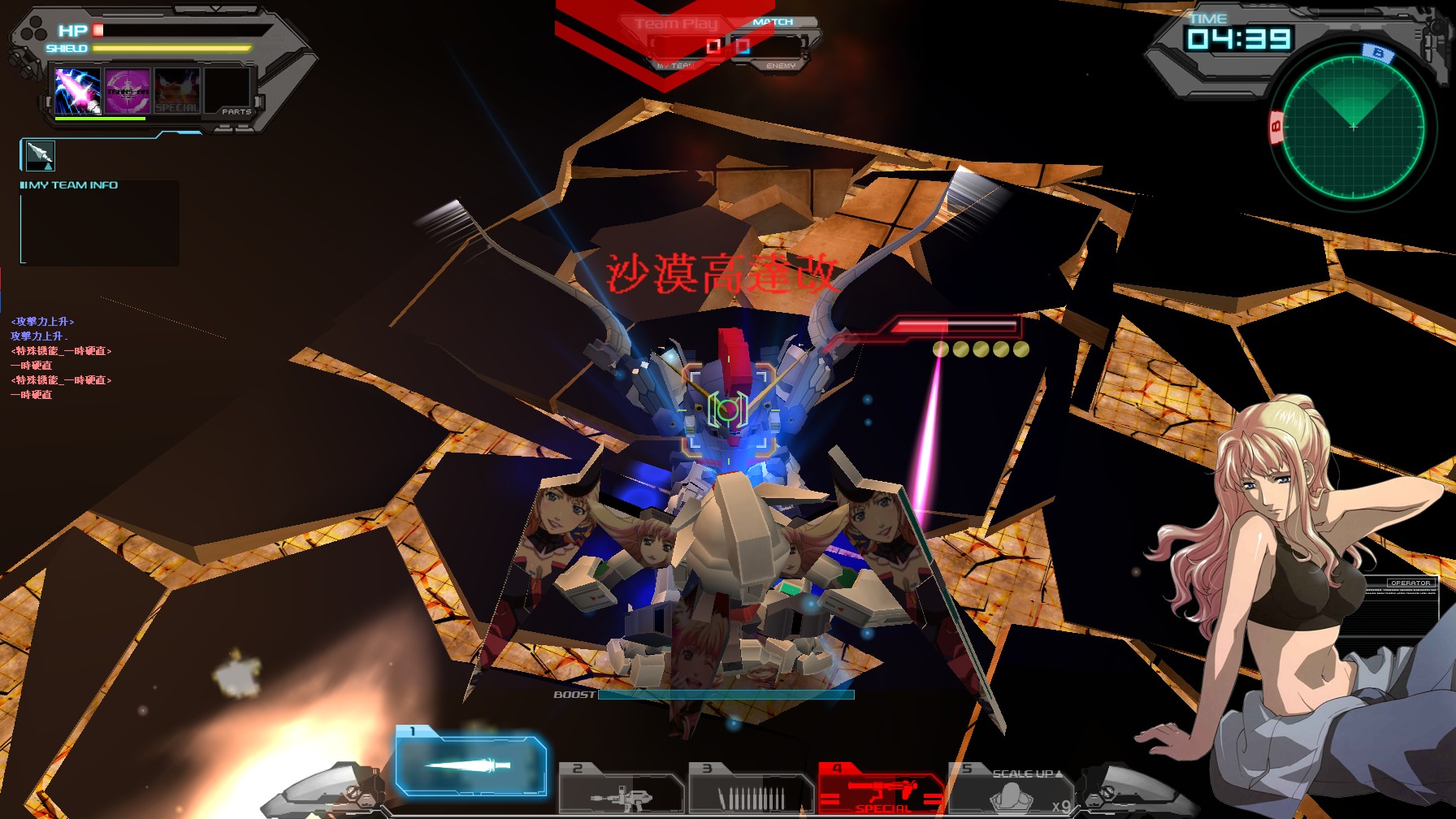
Task: Click the SPECIAL skill icon
Action: (x=178, y=91)
